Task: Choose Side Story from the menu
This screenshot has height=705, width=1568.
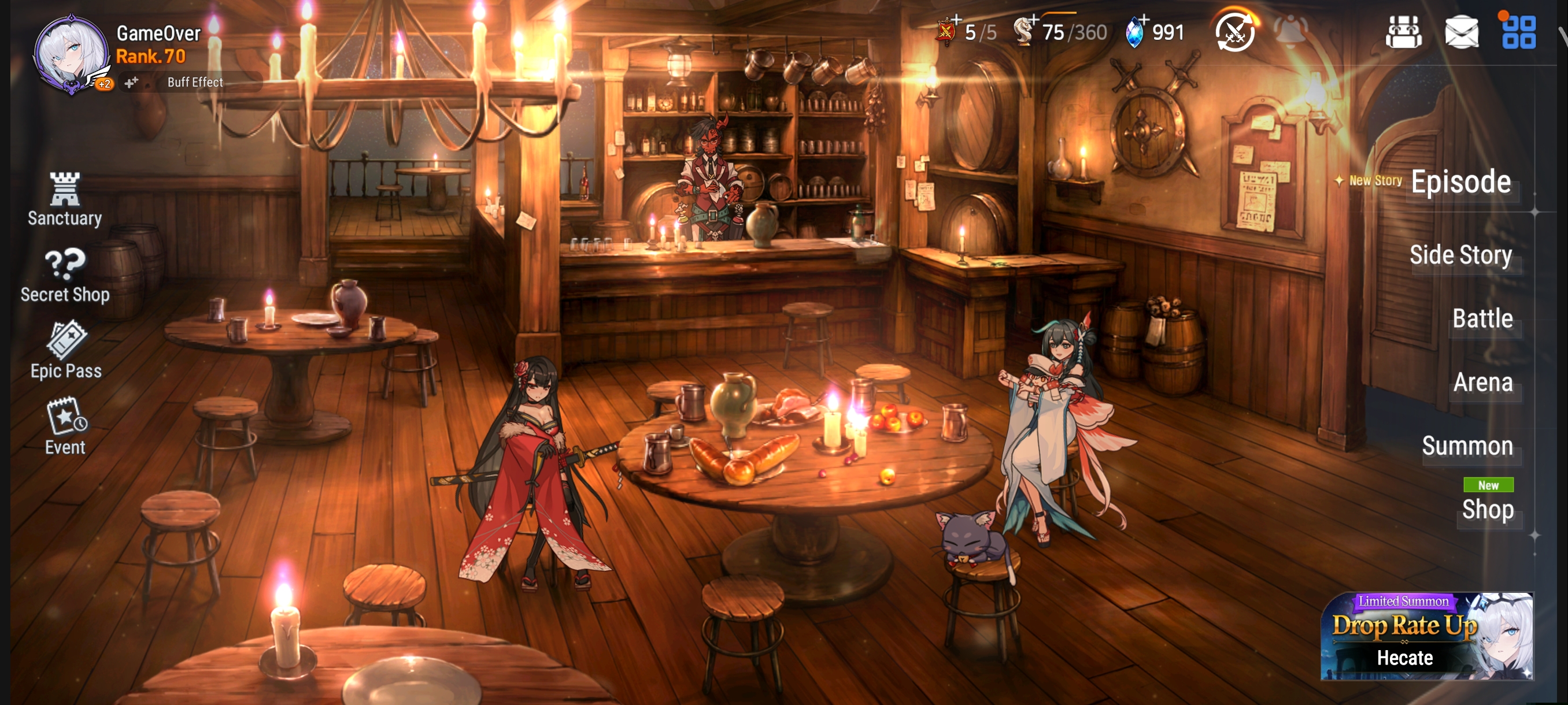Action: [x=1460, y=255]
